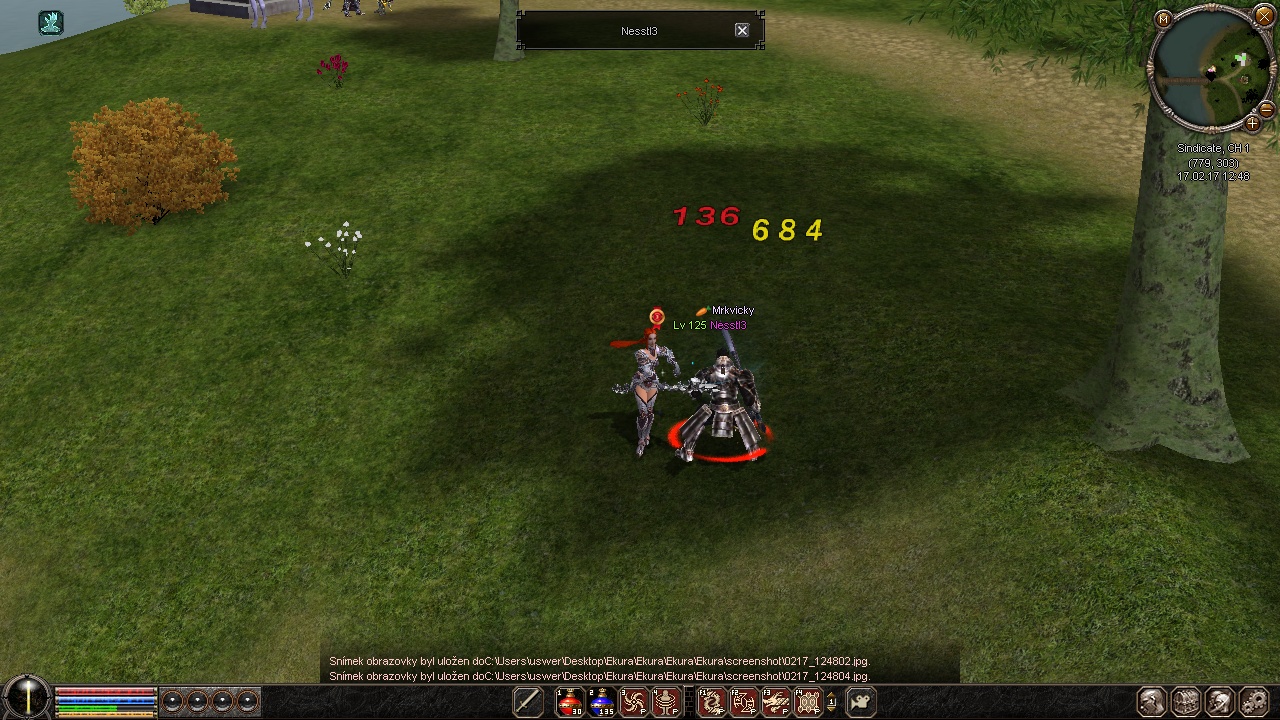Use the blue mana potion in slot 2

tap(602, 702)
